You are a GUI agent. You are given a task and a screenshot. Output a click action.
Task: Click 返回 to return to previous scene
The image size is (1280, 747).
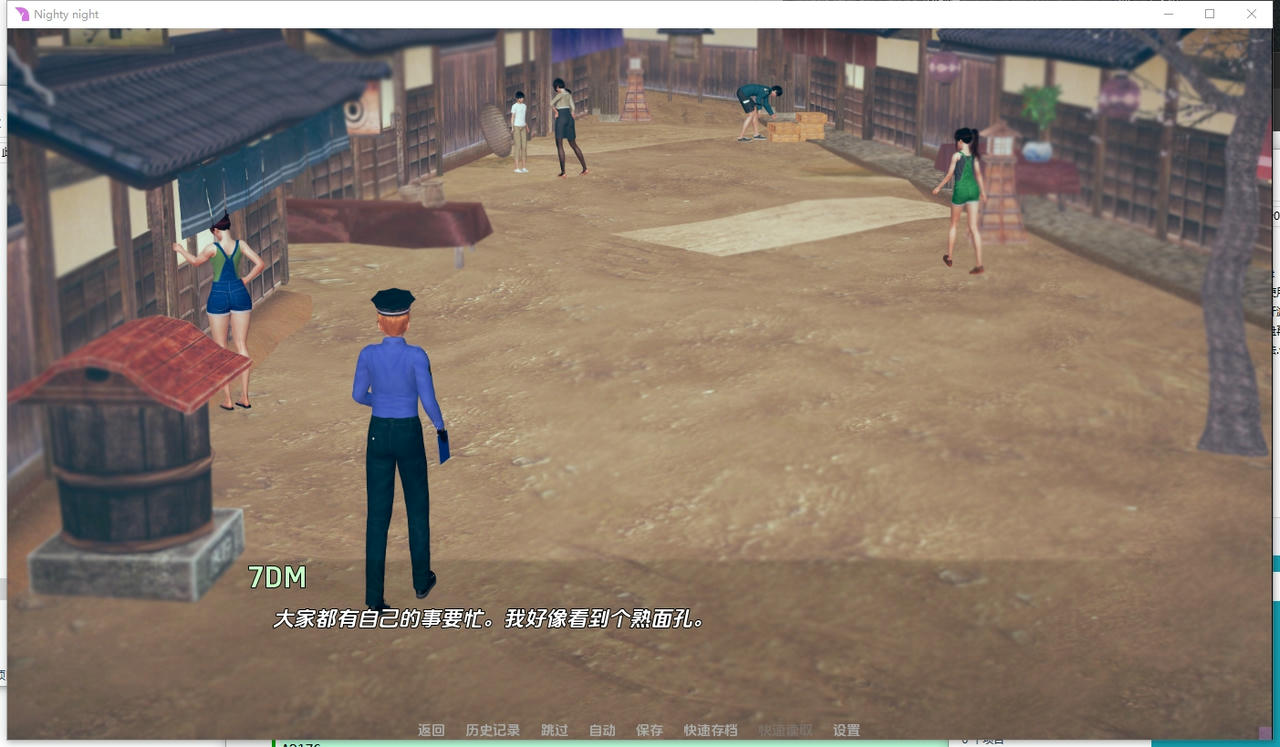(430, 730)
